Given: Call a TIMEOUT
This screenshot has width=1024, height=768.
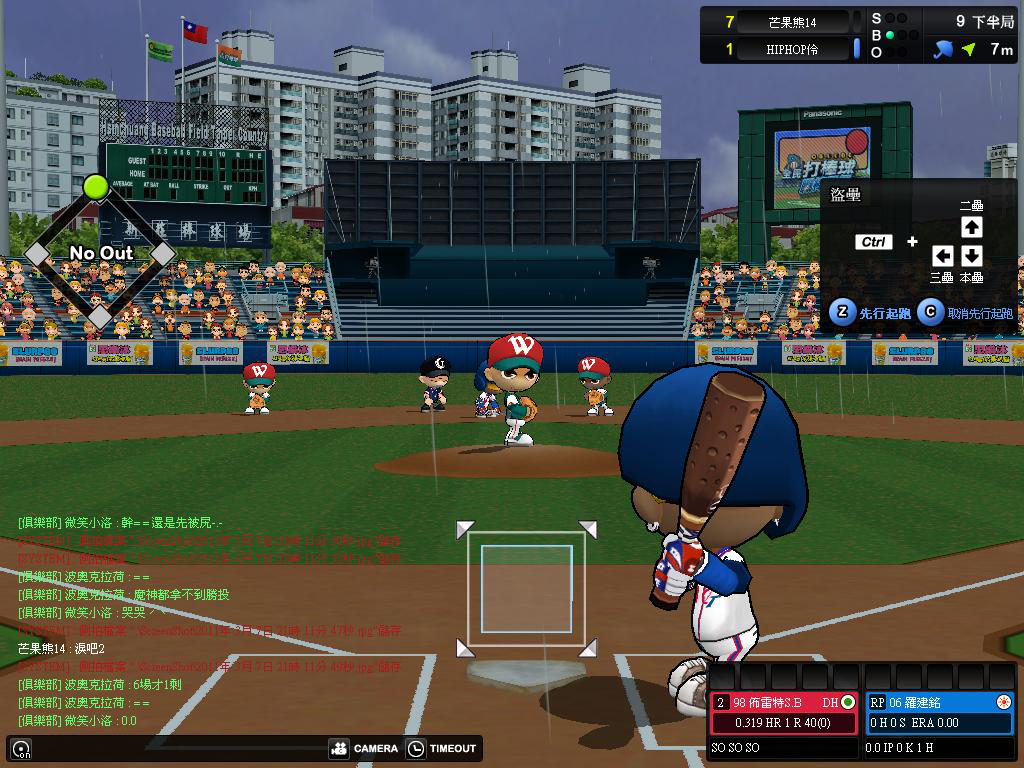Looking at the screenshot, I should pos(442,748).
